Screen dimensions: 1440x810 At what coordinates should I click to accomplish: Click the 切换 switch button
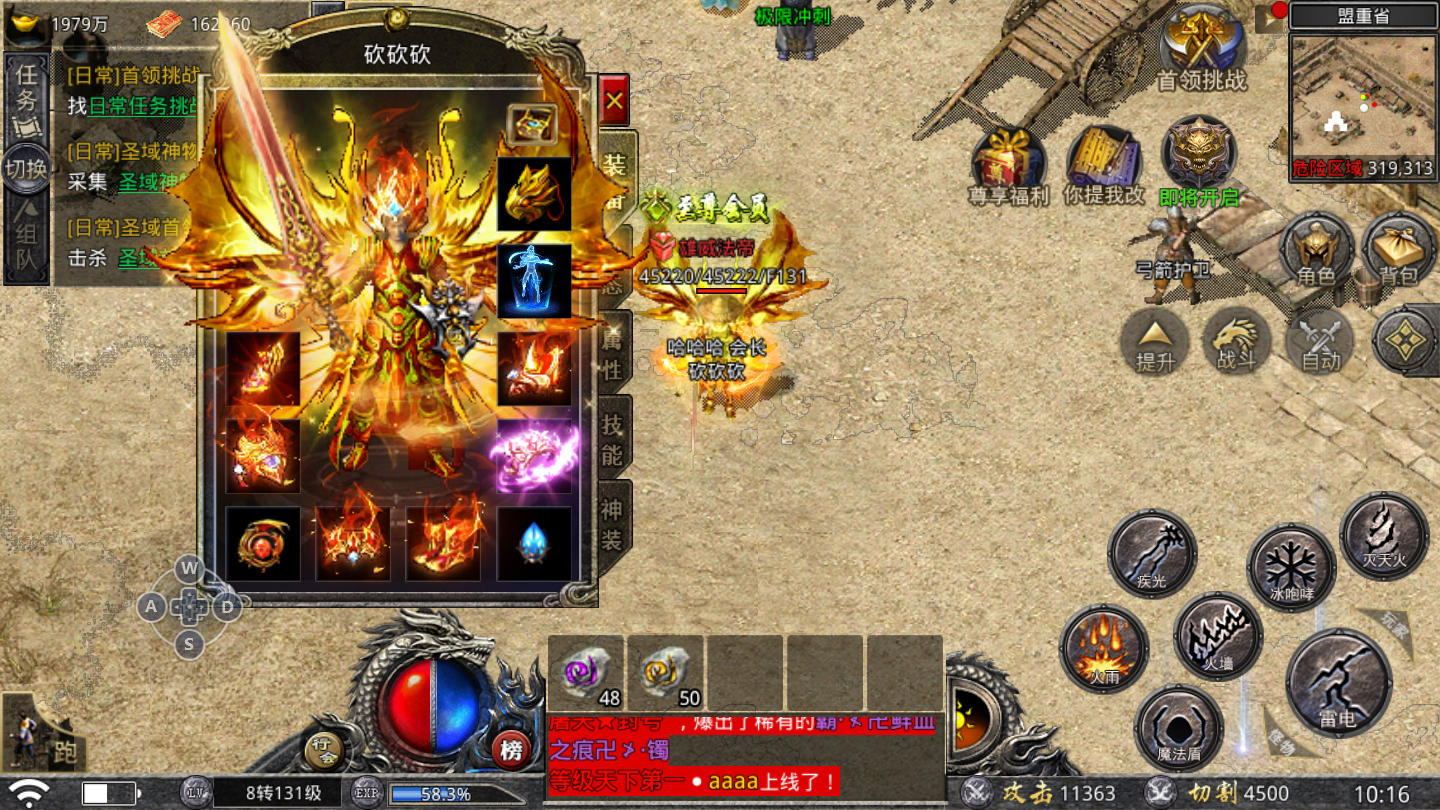(x=26, y=169)
